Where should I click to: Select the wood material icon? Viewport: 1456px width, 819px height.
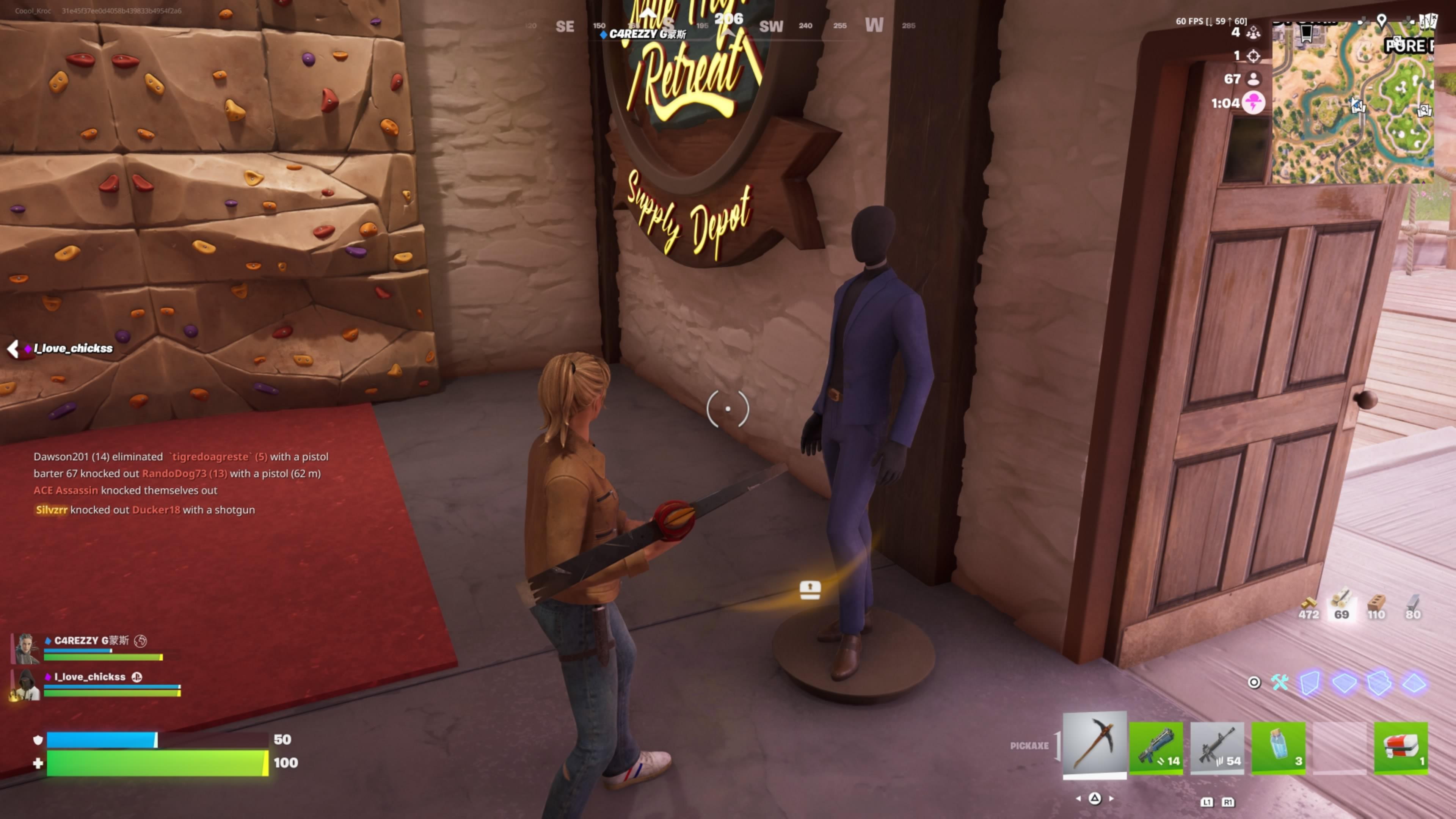point(1341,600)
